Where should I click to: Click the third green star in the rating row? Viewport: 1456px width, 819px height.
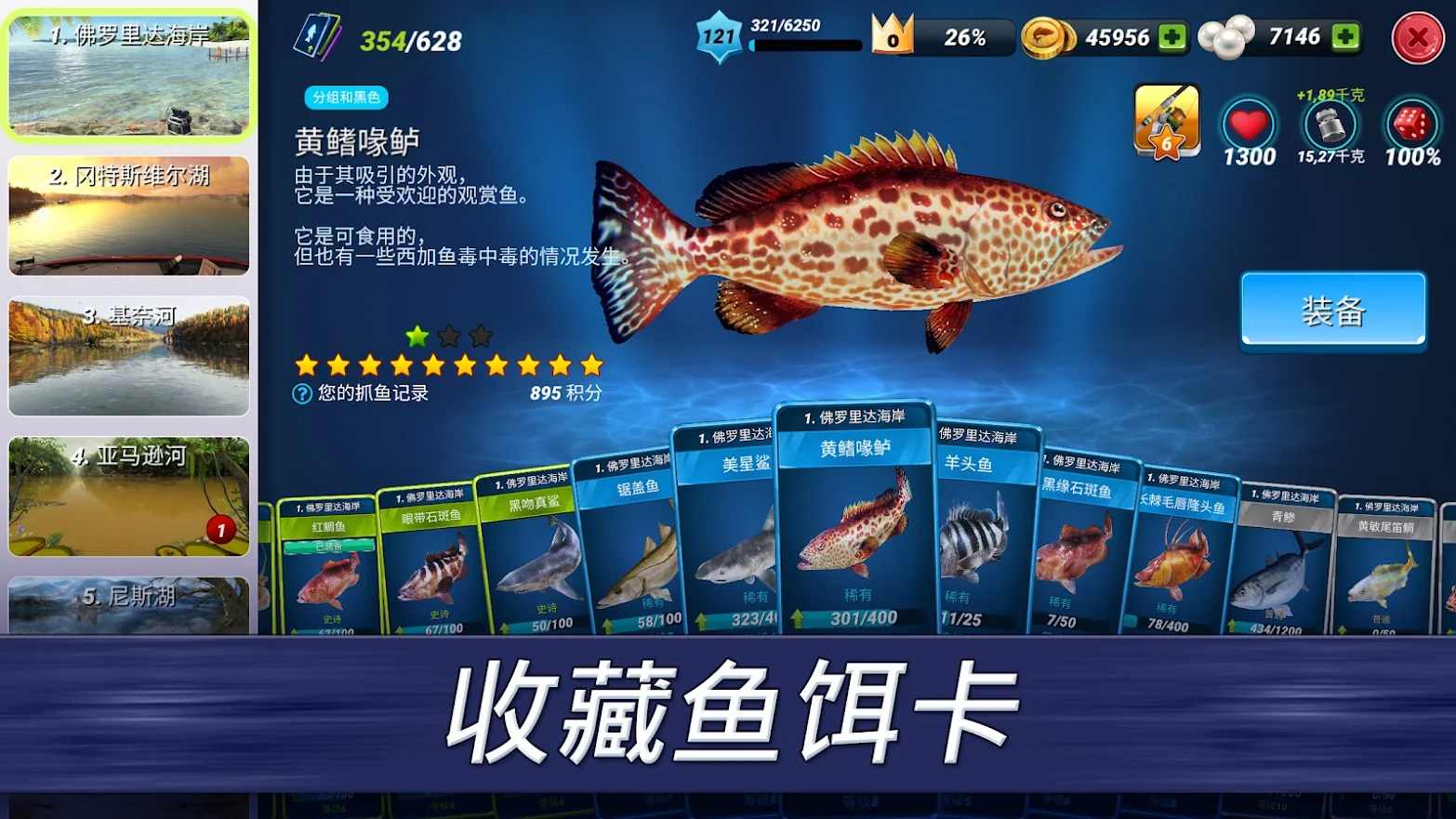[478, 333]
